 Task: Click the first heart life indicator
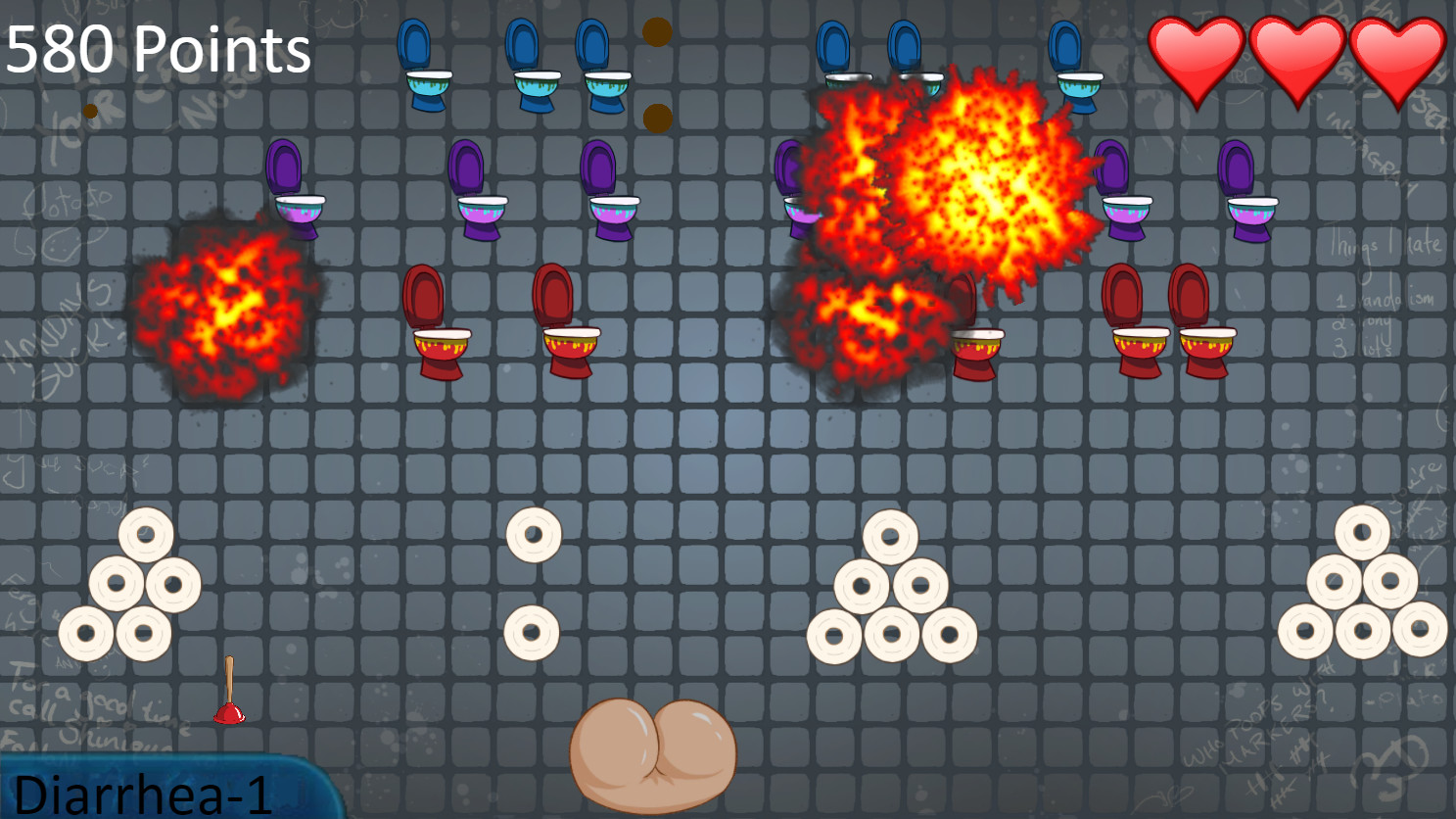(x=1196, y=54)
